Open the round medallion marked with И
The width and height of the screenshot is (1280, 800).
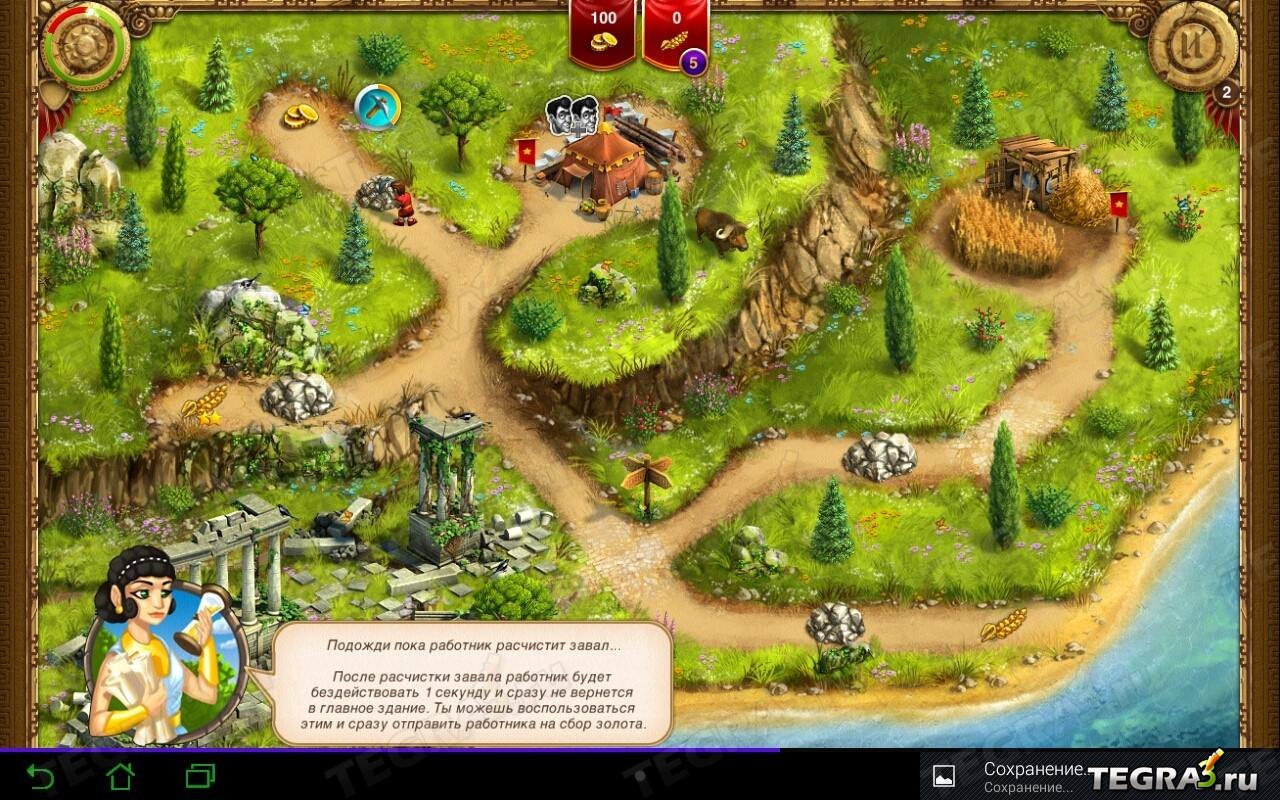coord(1193,45)
